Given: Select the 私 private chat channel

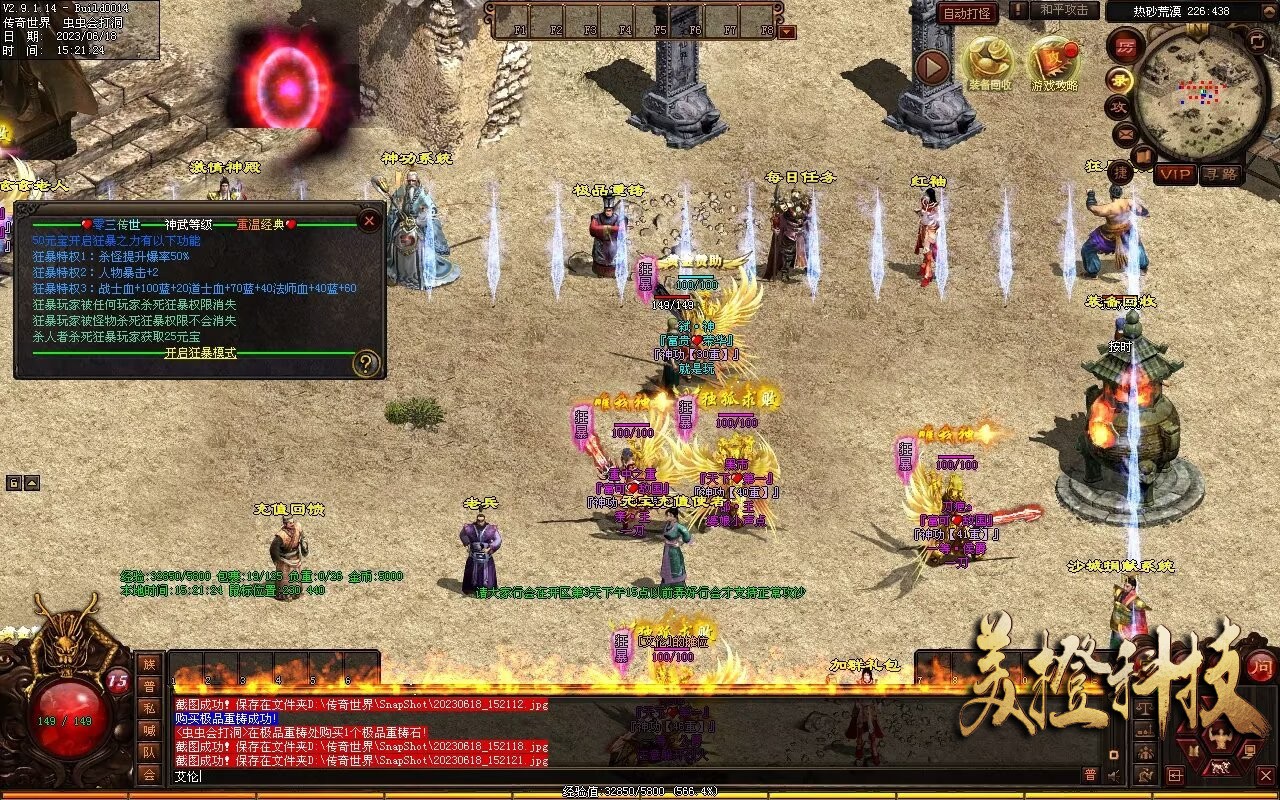Looking at the screenshot, I should click(149, 708).
